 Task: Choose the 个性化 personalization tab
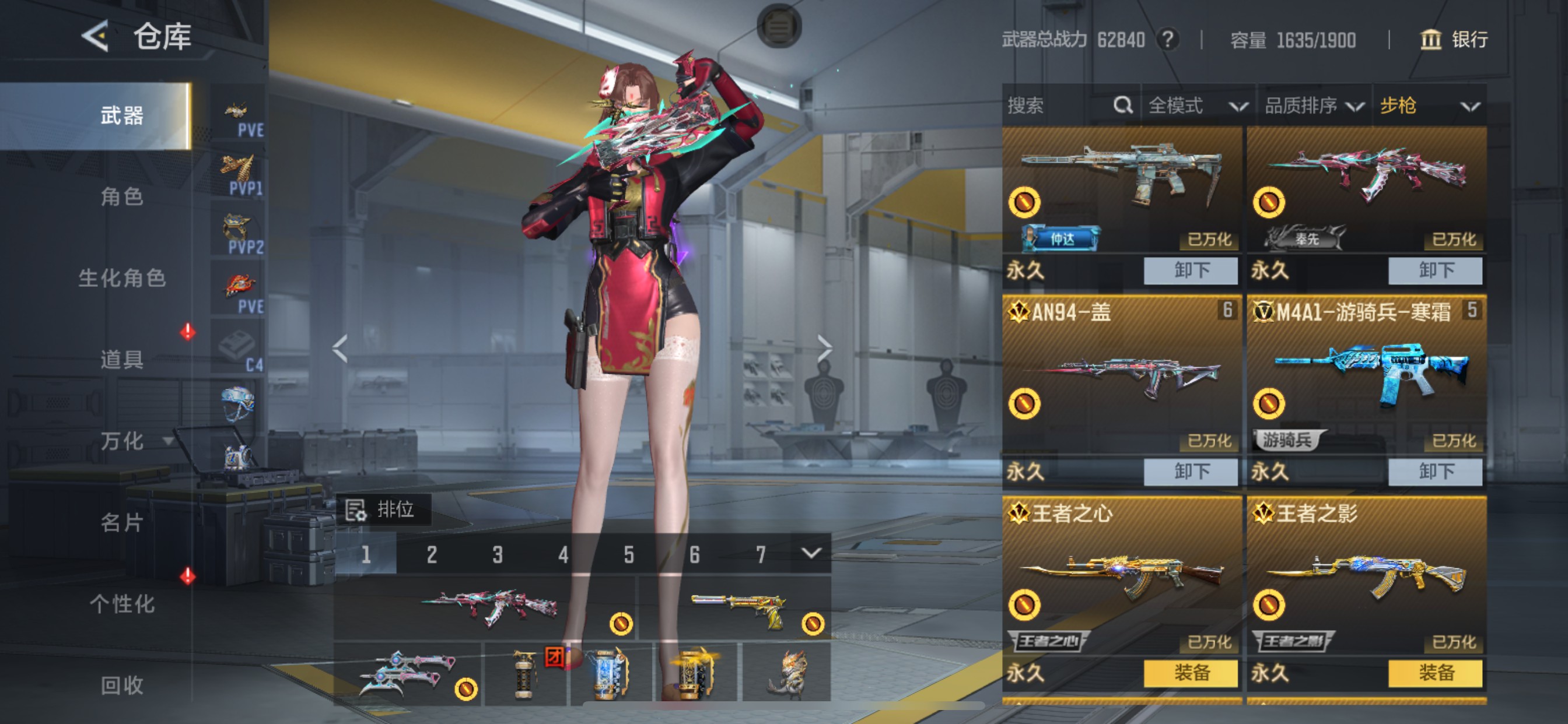pos(122,603)
